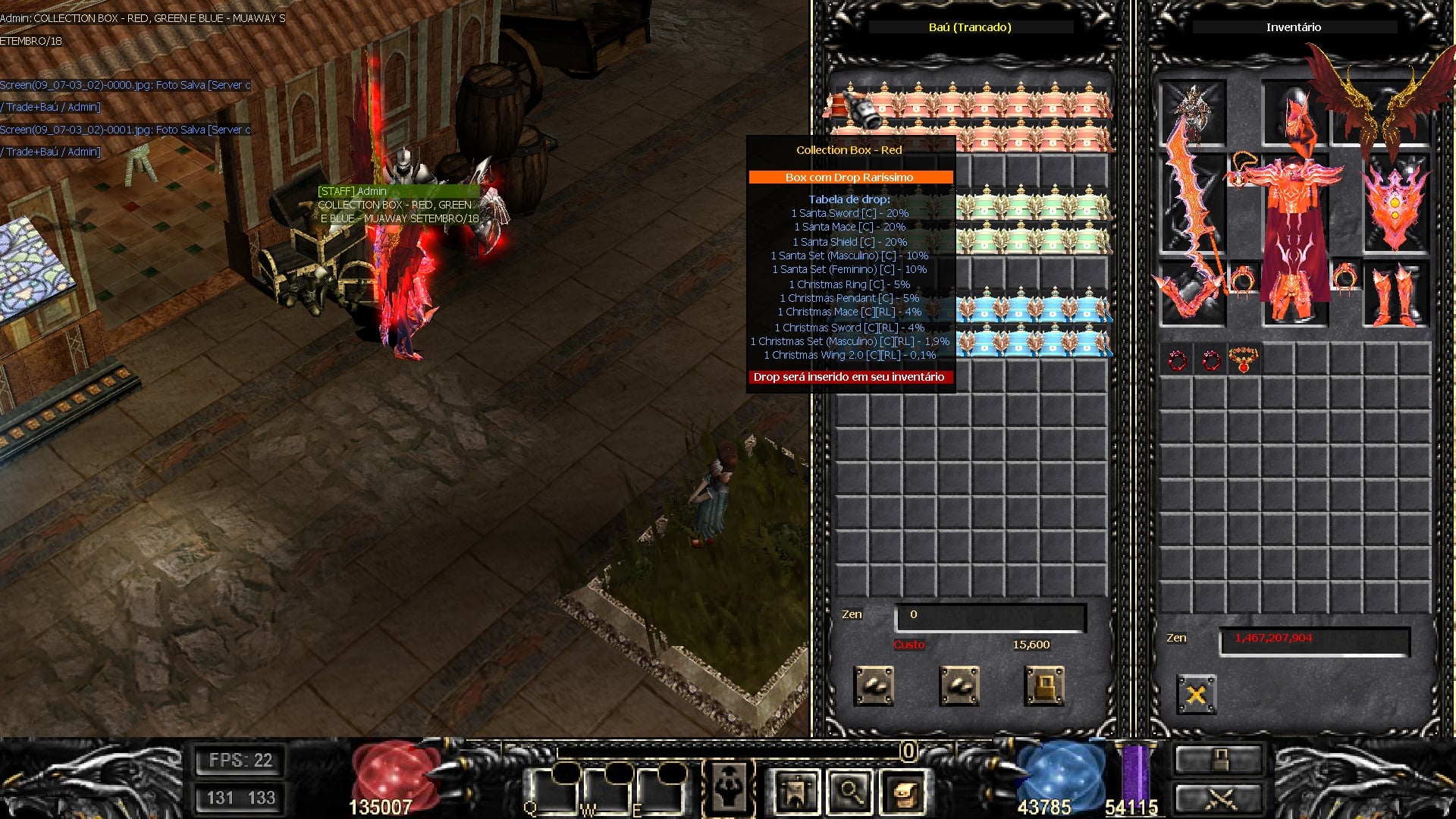Click the magnifying glass button
The width and height of the screenshot is (1456, 819).
849,792
